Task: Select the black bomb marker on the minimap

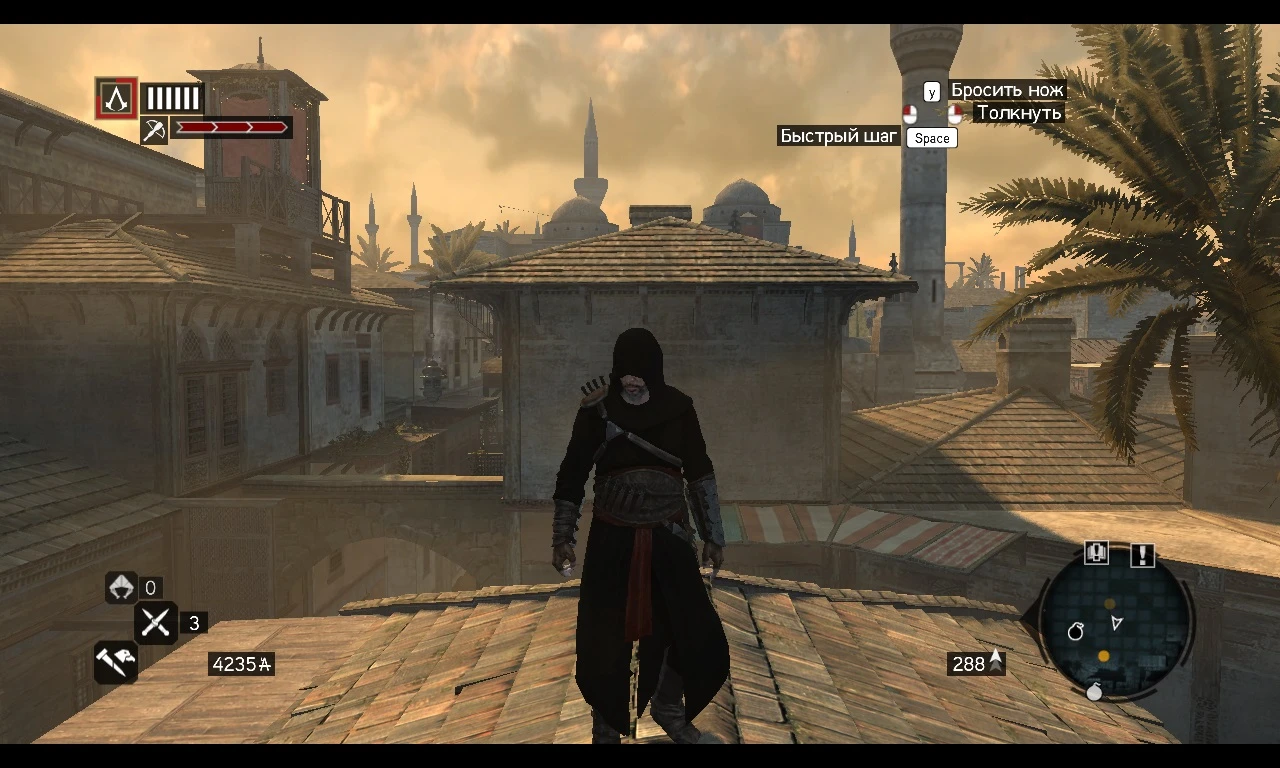Action: click(1076, 632)
